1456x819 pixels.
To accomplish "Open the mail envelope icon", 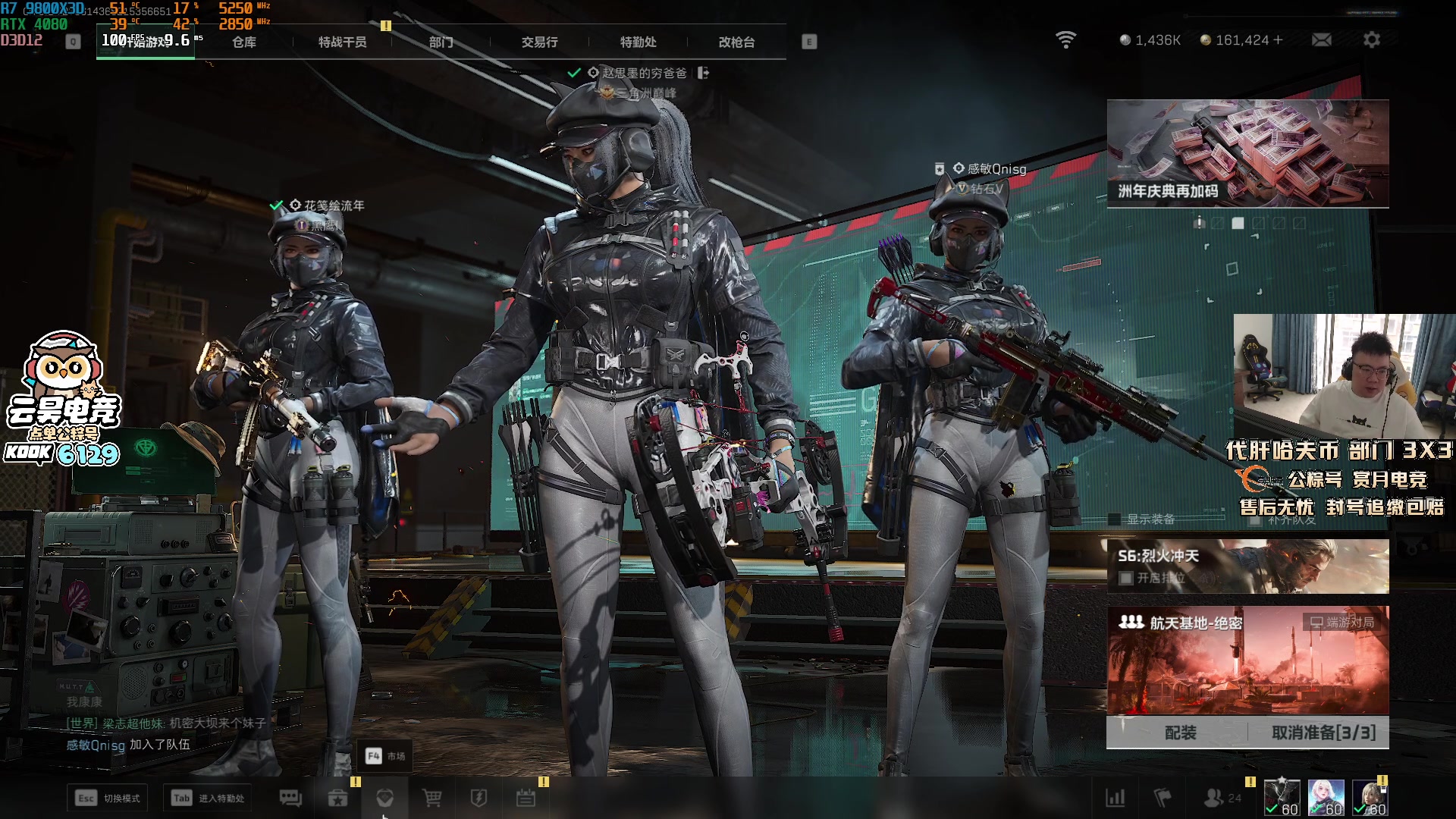I will tap(1322, 40).
